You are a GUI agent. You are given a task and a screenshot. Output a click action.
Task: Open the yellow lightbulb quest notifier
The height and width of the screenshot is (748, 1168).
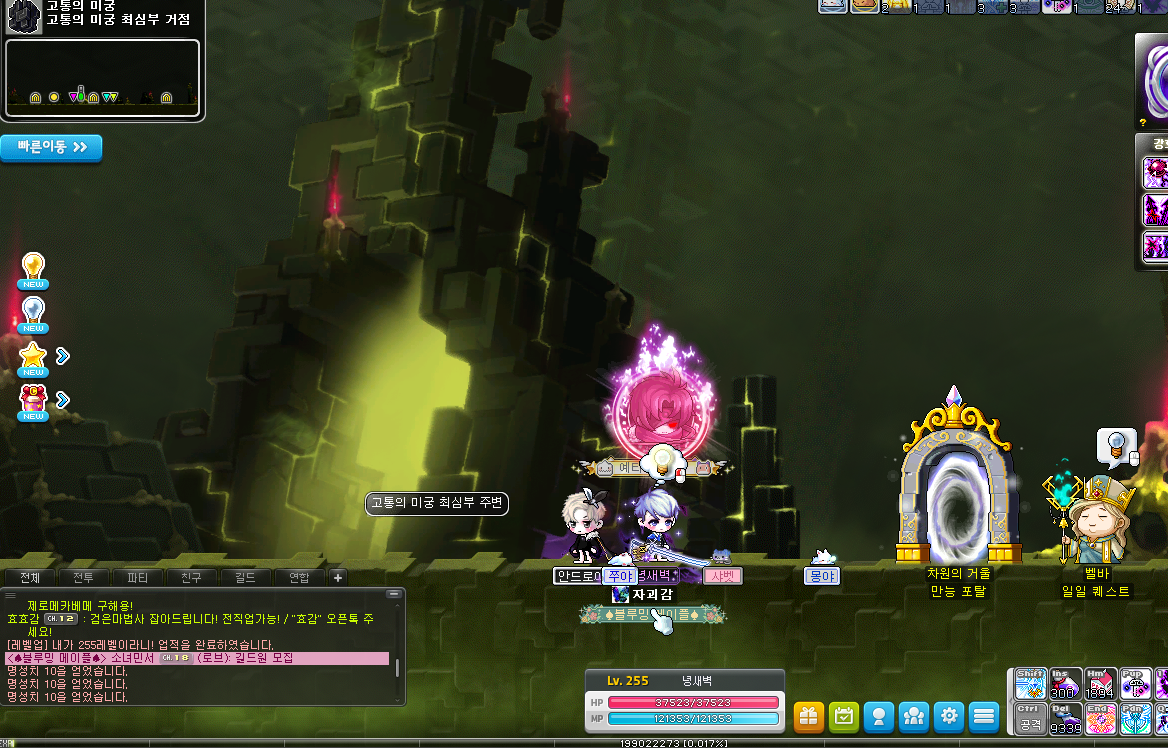point(34,269)
